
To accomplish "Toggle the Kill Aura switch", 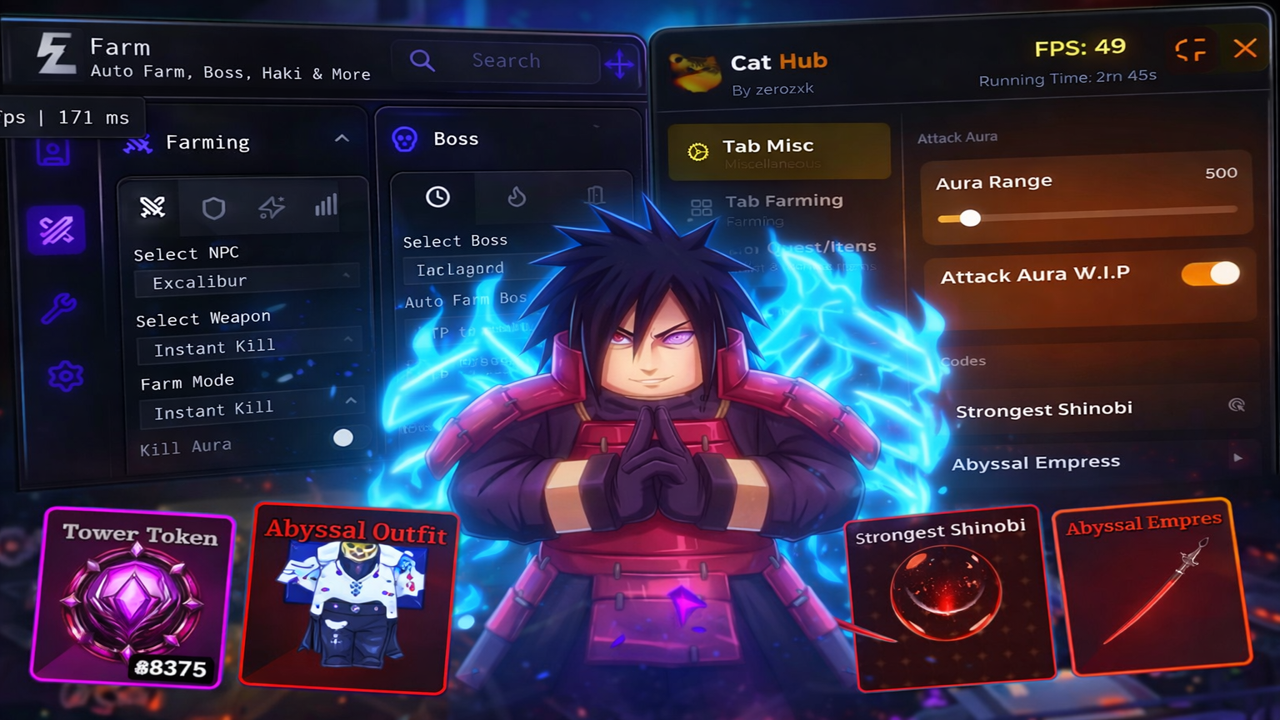I will 343,438.
